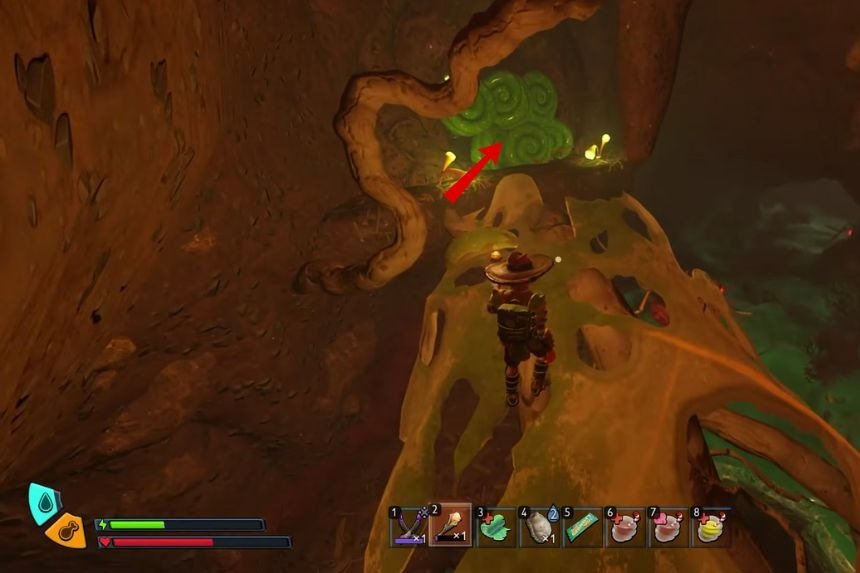The height and width of the screenshot is (573, 860).
Task: Select the purple bow in hotbar slot 1
Action: click(x=410, y=526)
